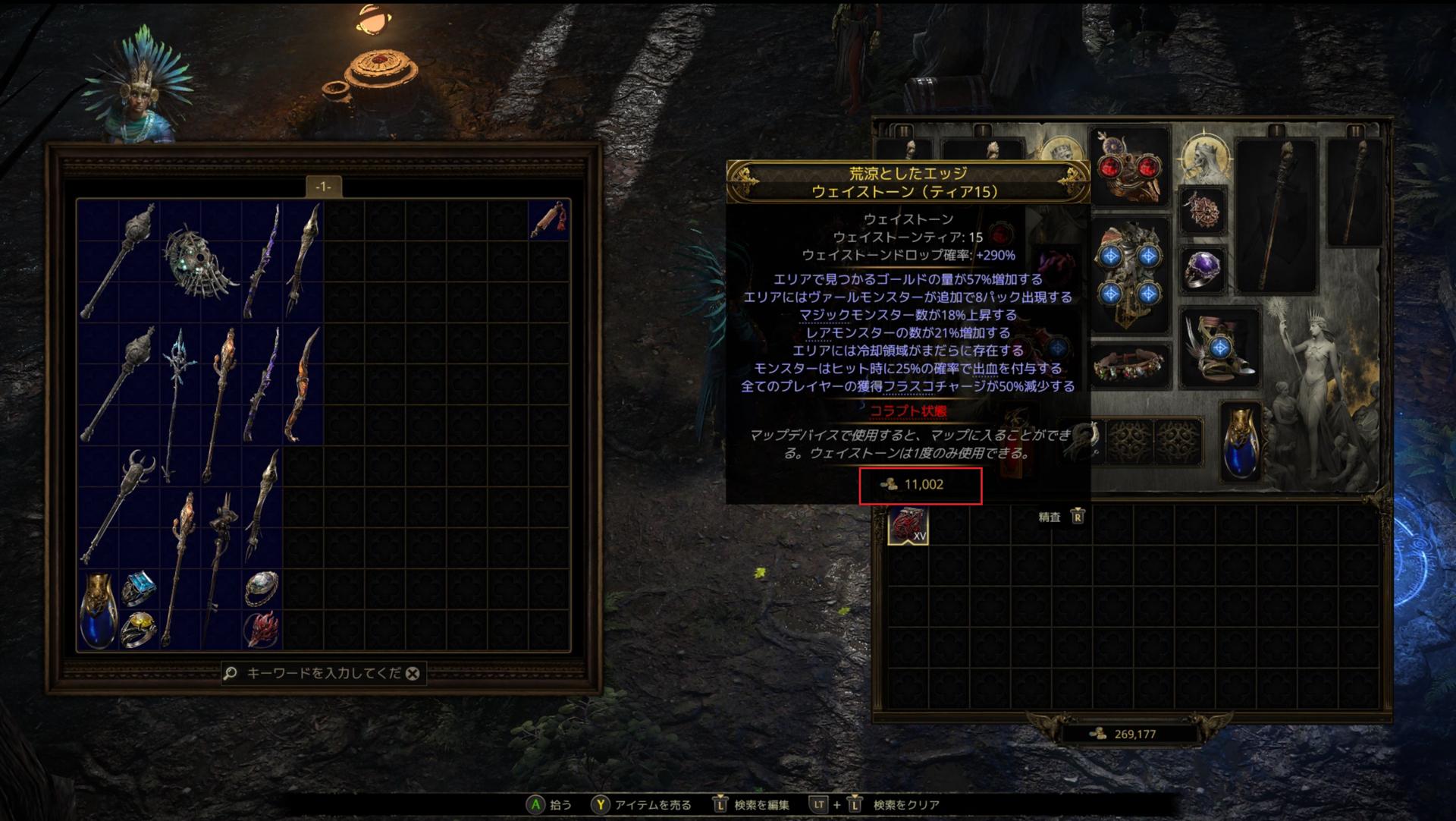Screen dimensions: 1456x821
Task: Clear the search with the X button
Action: pyautogui.click(x=413, y=674)
